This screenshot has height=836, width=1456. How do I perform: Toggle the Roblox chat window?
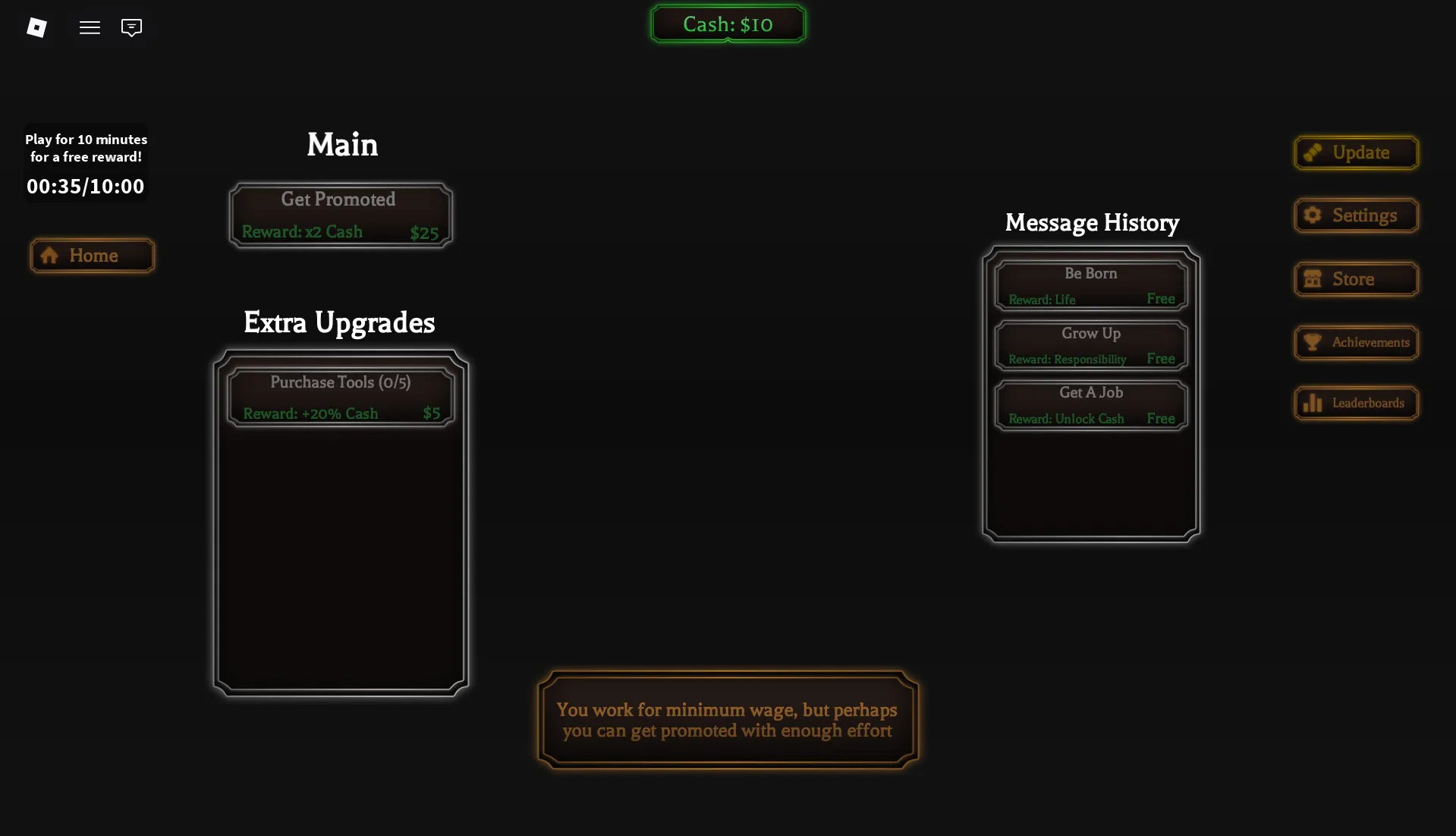pos(131,27)
